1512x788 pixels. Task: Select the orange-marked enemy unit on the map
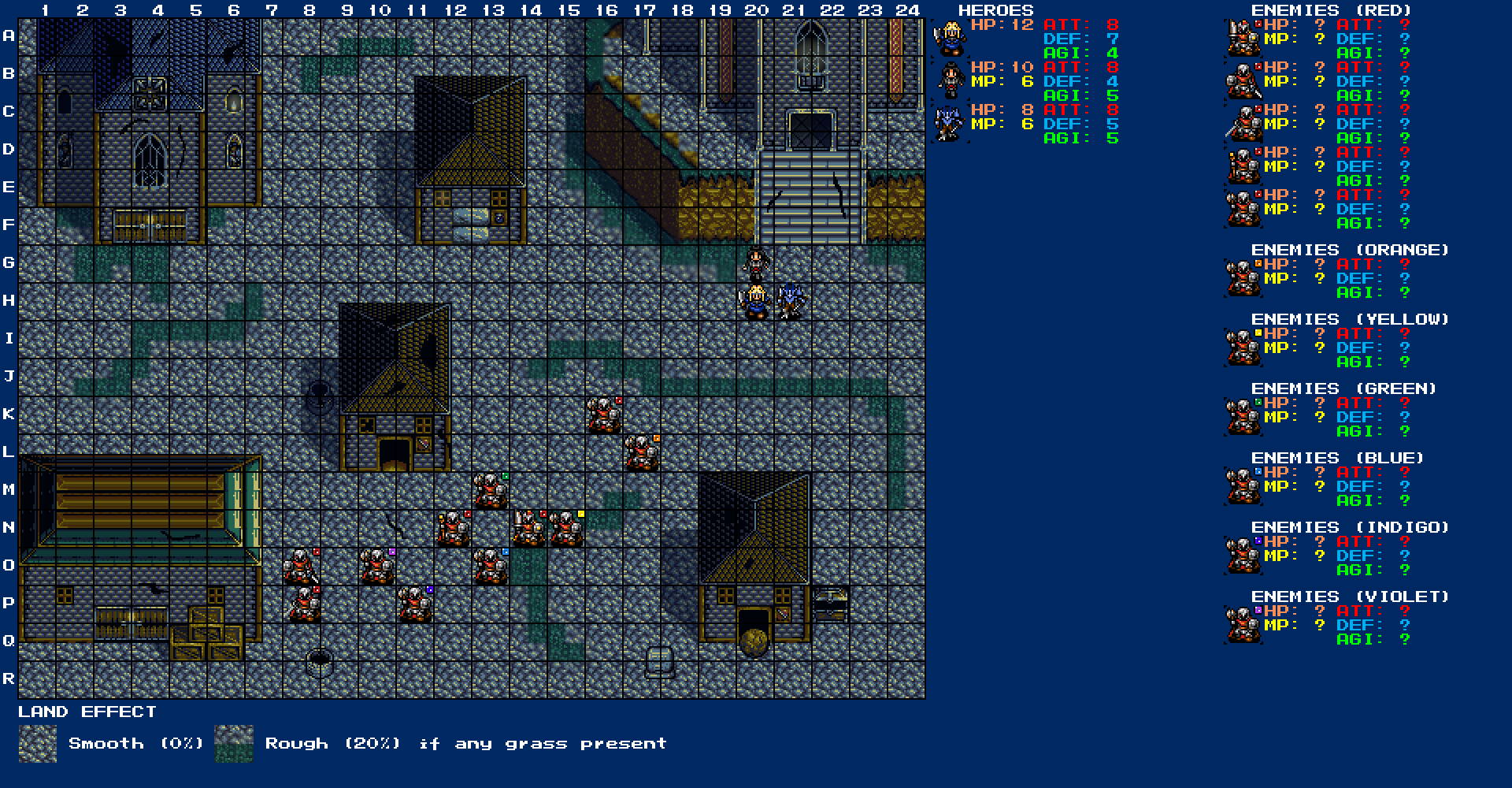pyautogui.click(x=643, y=453)
